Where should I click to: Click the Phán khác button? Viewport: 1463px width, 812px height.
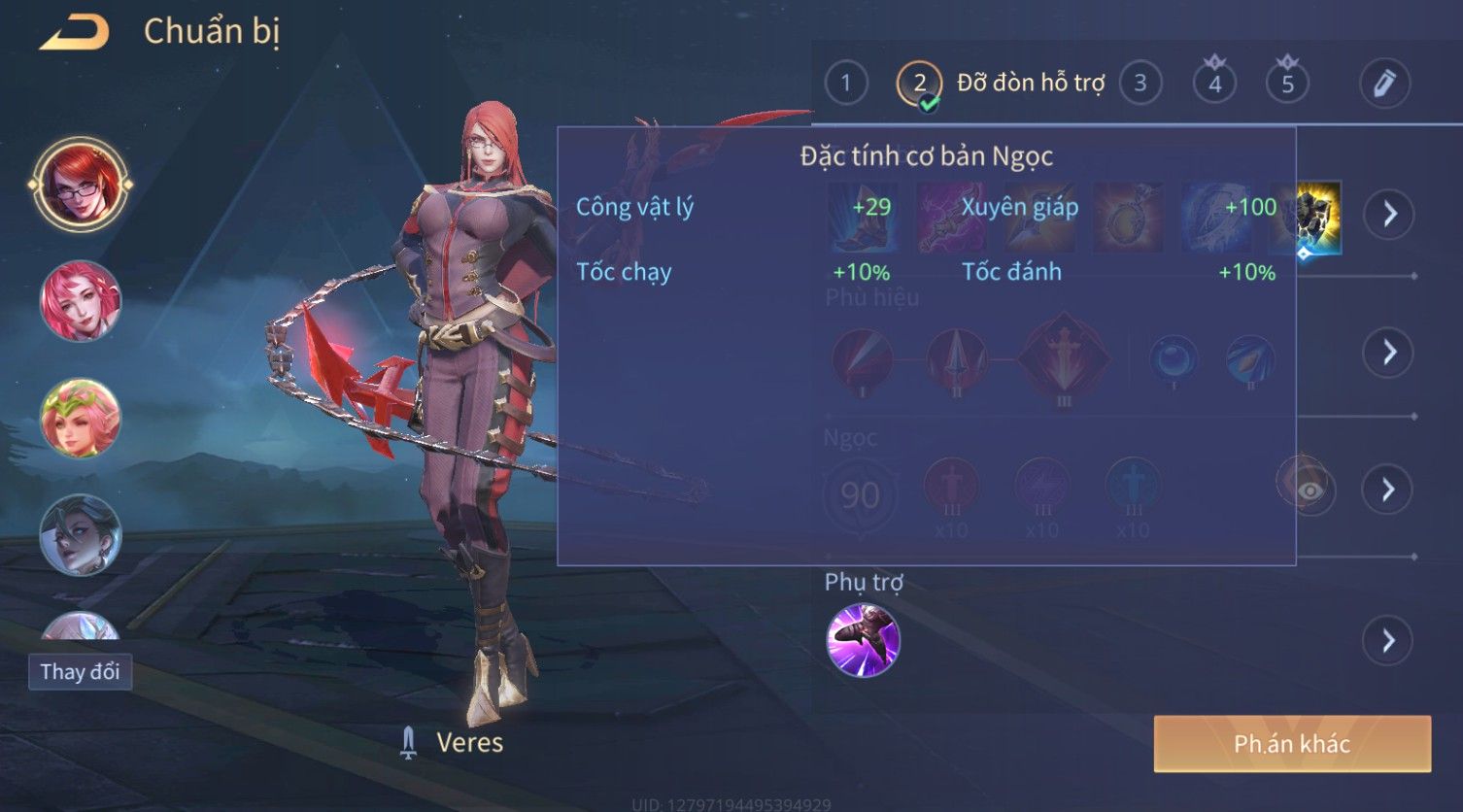1292,744
